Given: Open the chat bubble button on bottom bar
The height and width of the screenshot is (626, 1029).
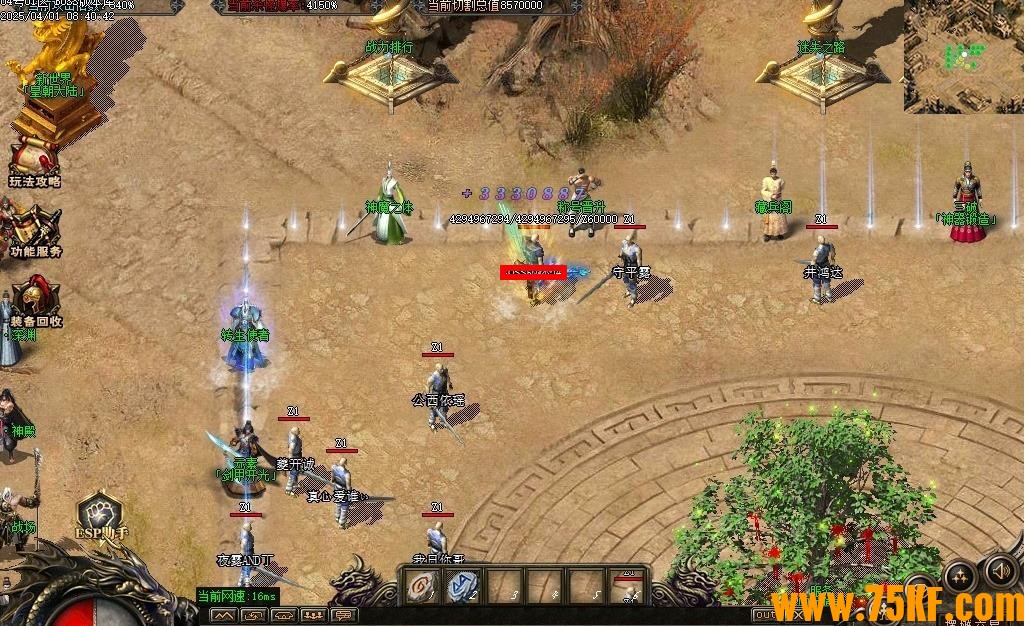Looking at the screenshot, I should (x=344, y=615).
